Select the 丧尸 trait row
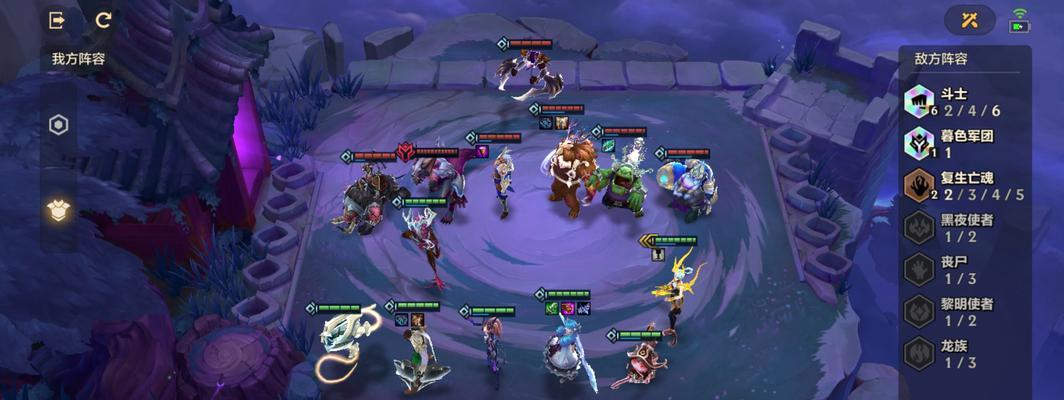Image resolution: width=1064 pixels, height=400 pixels. click(964, 270)
